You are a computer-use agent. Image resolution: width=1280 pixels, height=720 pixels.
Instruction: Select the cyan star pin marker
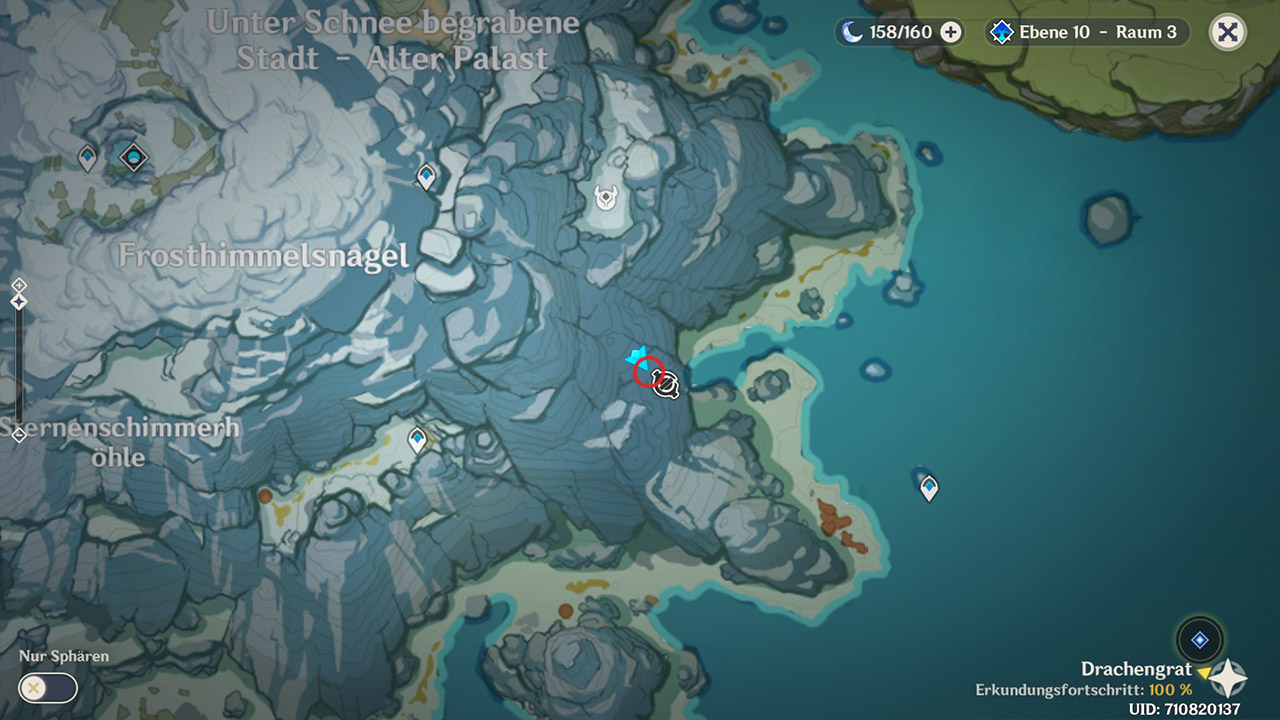636,355
